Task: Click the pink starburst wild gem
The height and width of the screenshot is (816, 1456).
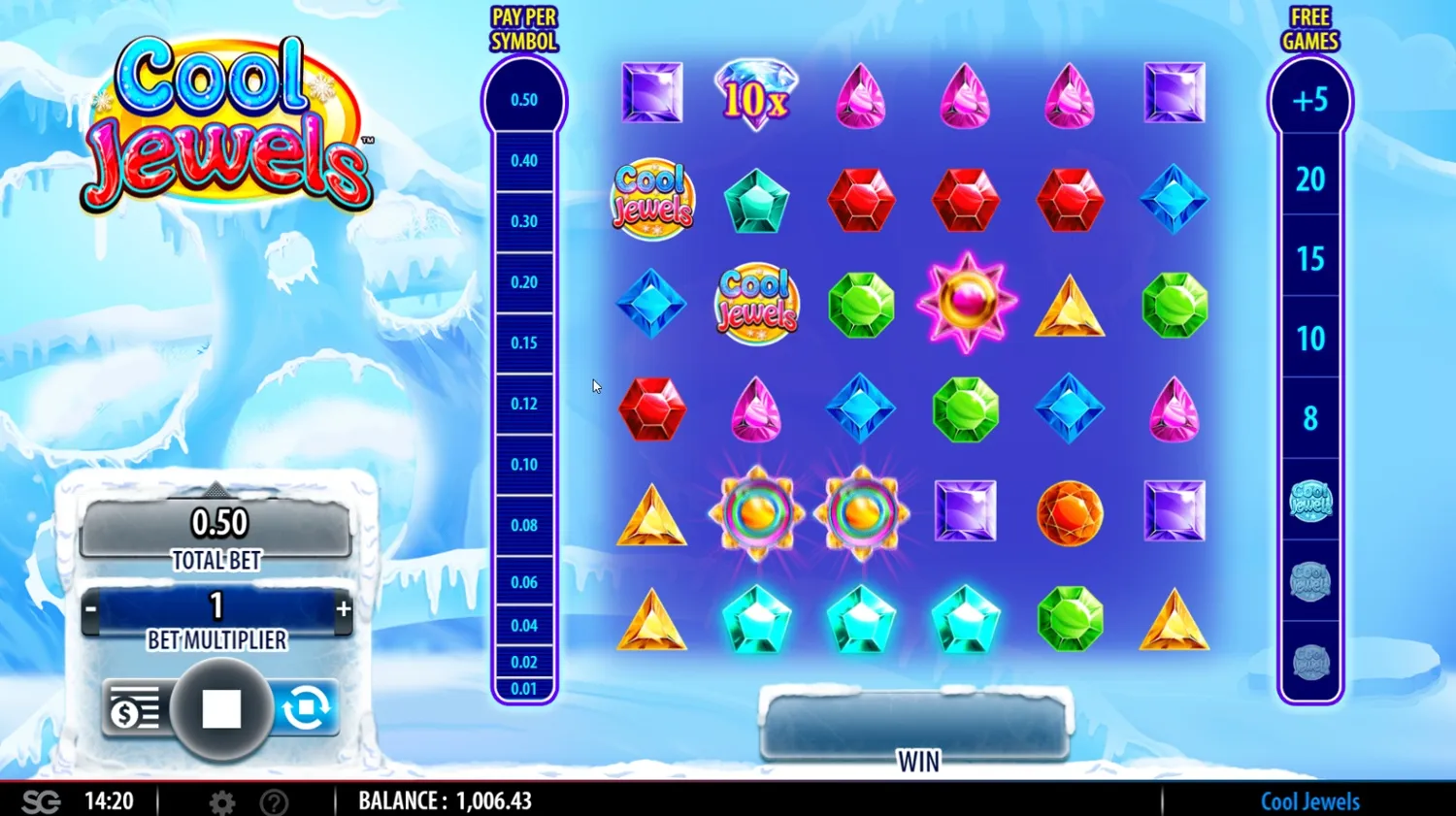Action: [x=966, y=303]
